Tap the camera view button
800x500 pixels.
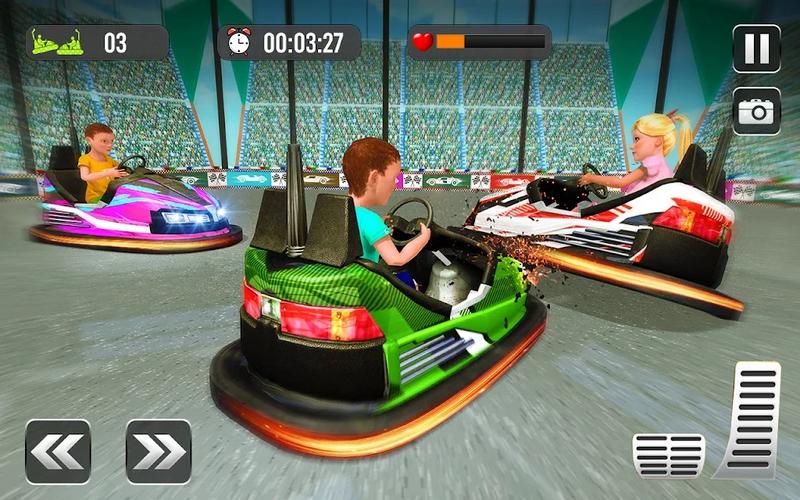click(x=756, y=111)
